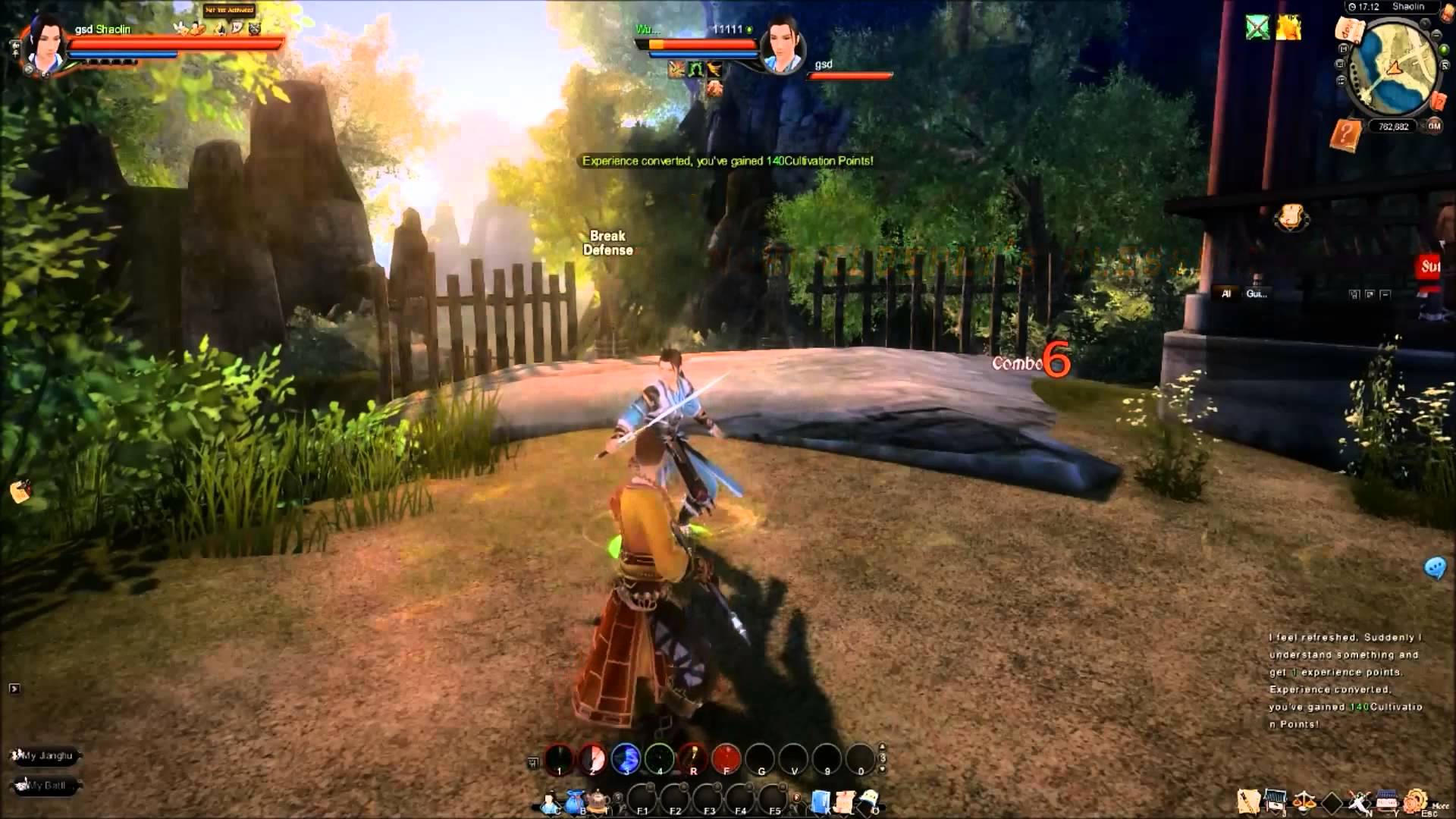Open the character portrait icon on bottom bar

(x=548, y=800)
